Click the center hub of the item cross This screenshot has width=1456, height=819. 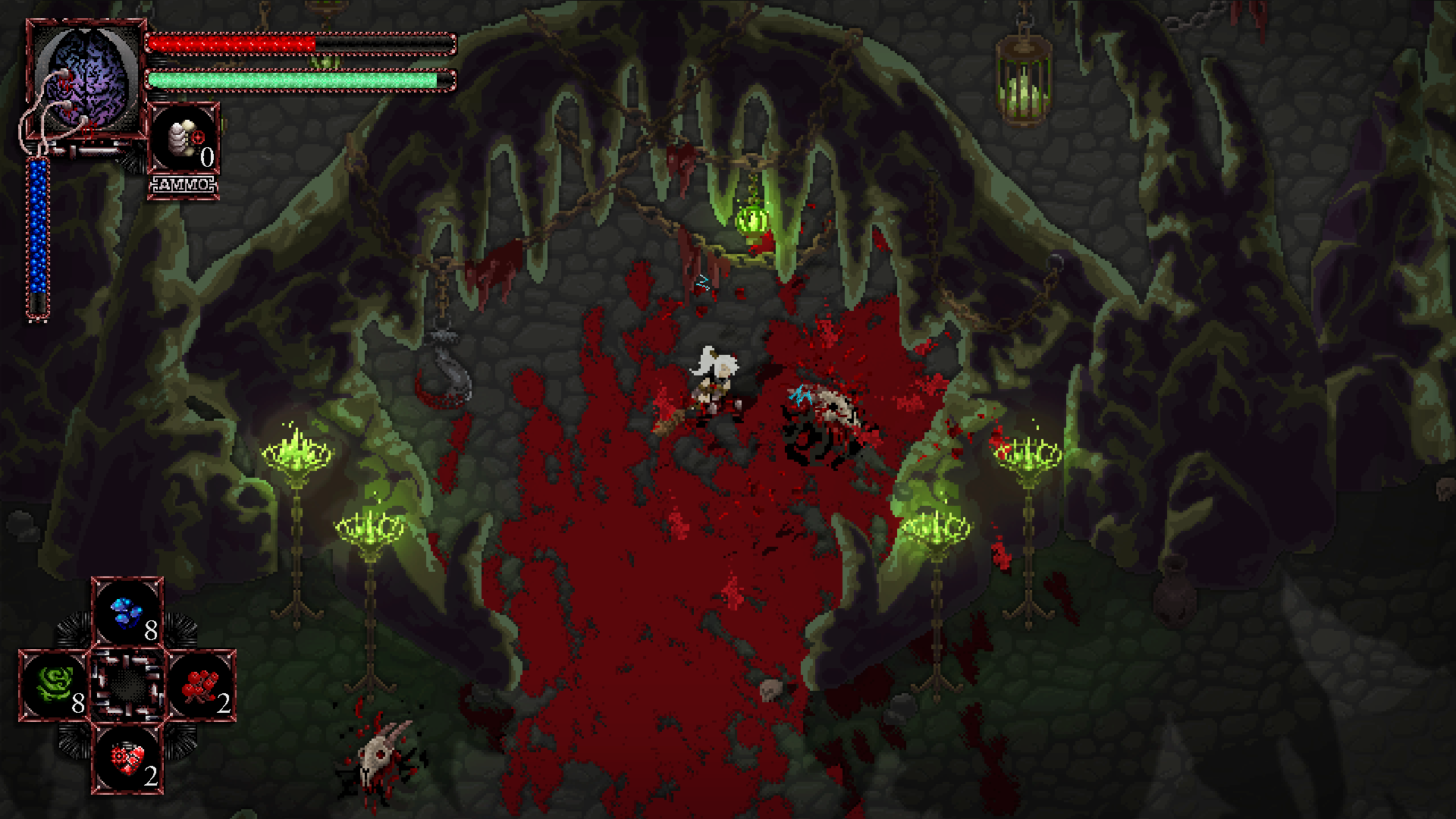point(127,685)
